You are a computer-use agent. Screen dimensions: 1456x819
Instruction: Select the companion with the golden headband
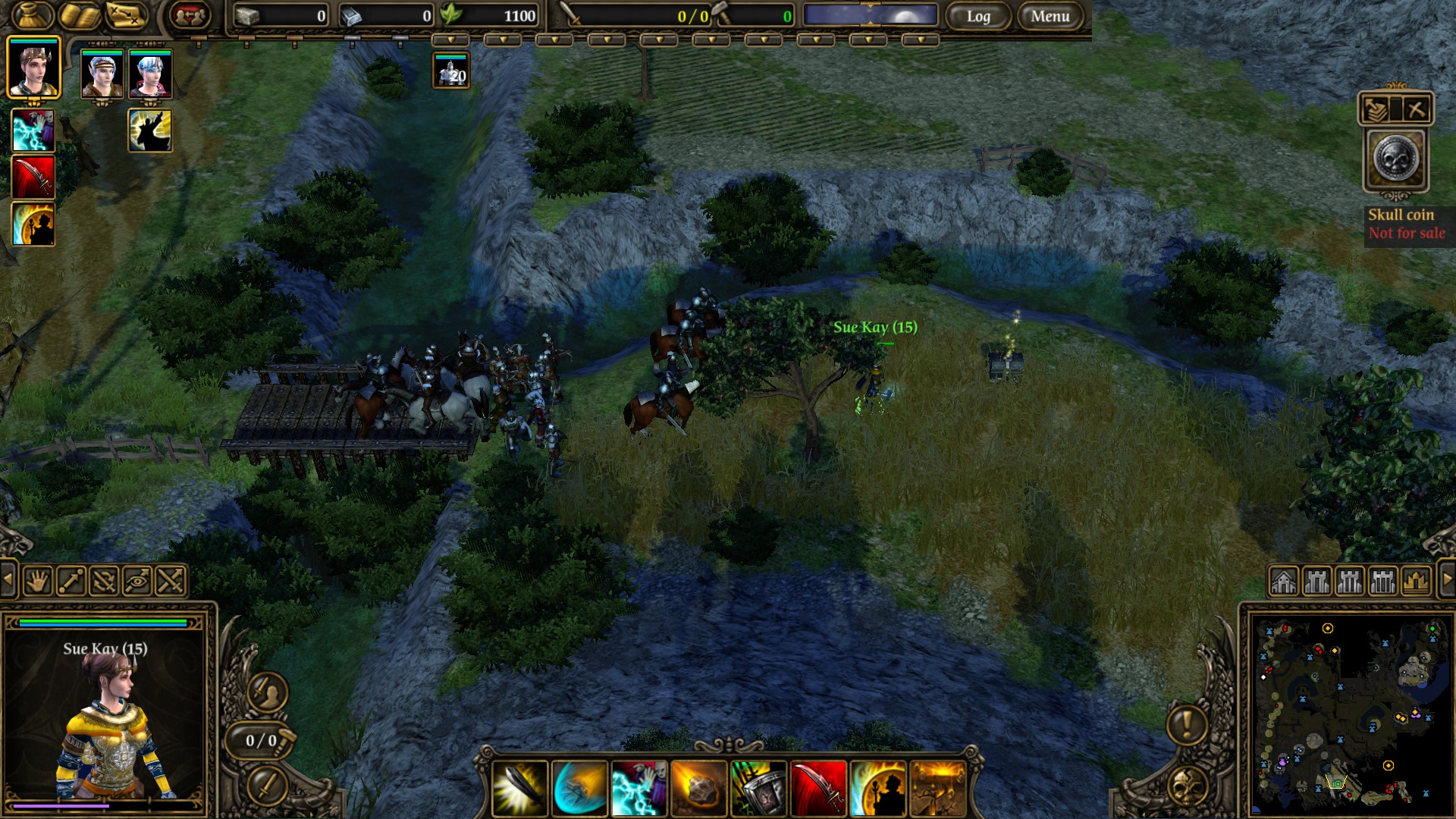click(102, 74)
